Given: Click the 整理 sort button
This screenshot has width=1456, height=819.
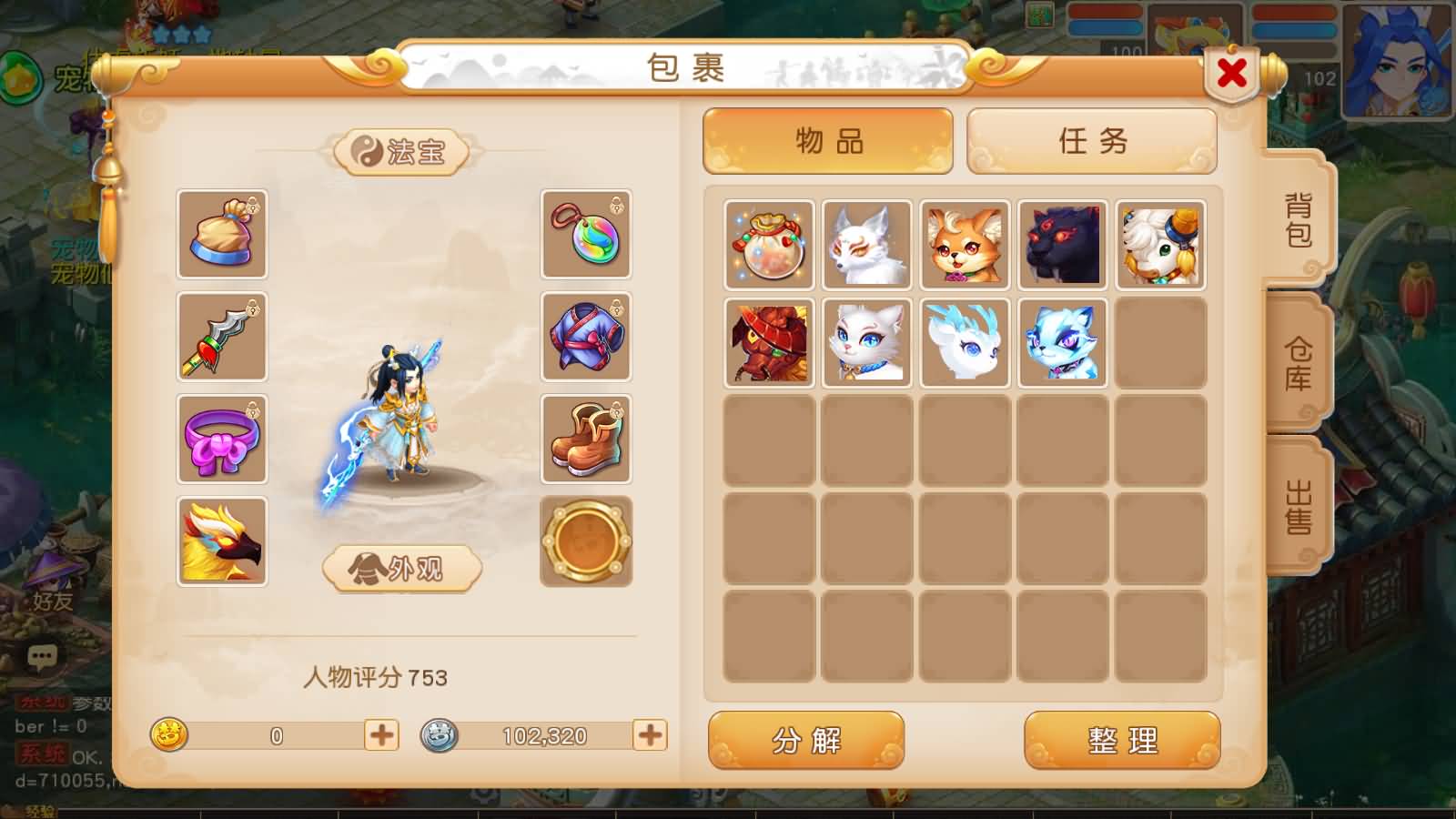Looking at the screenshot, I should click(x=1122, y=742).
